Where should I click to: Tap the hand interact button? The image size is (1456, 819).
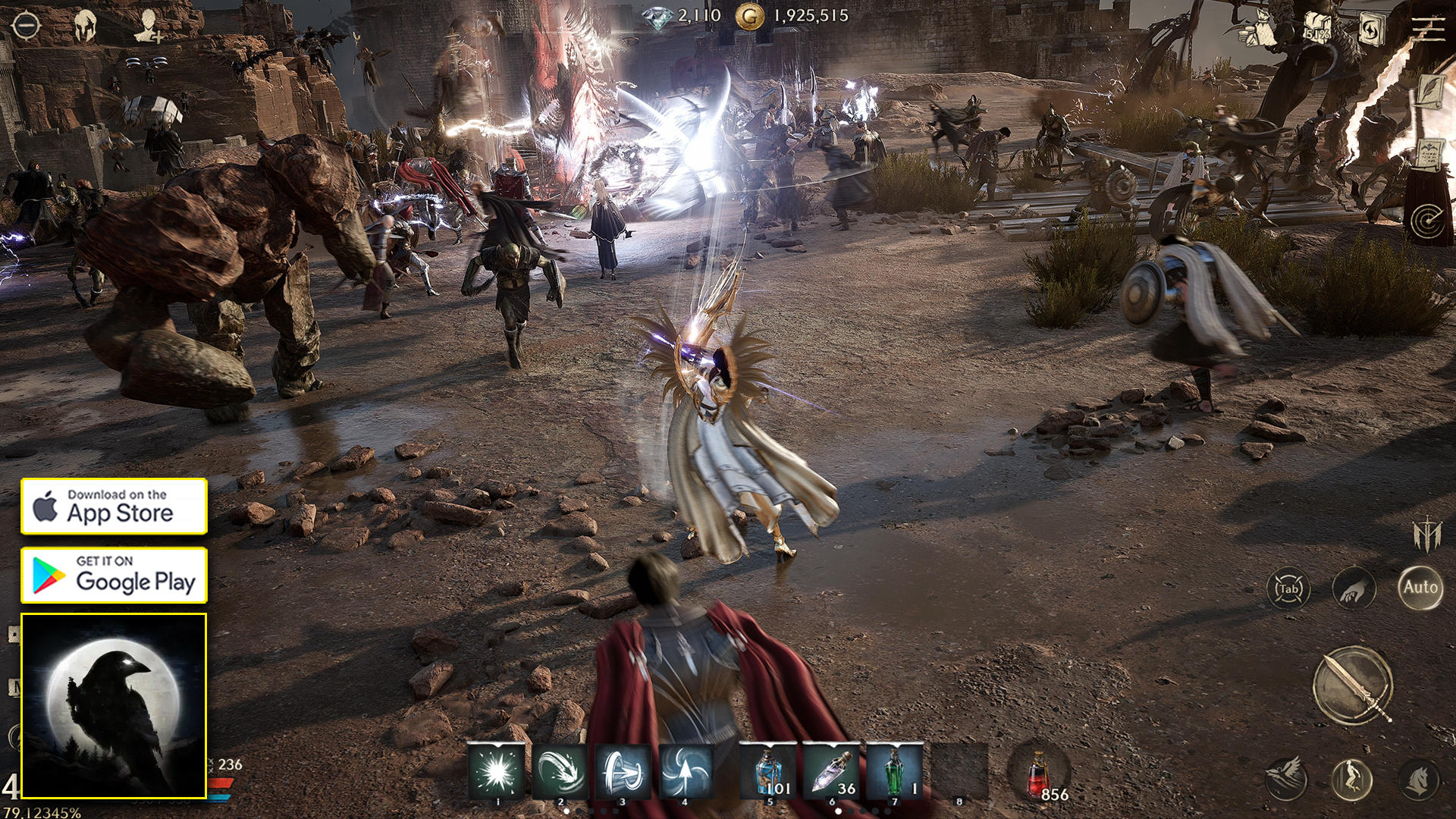[x=1354, y=588]
